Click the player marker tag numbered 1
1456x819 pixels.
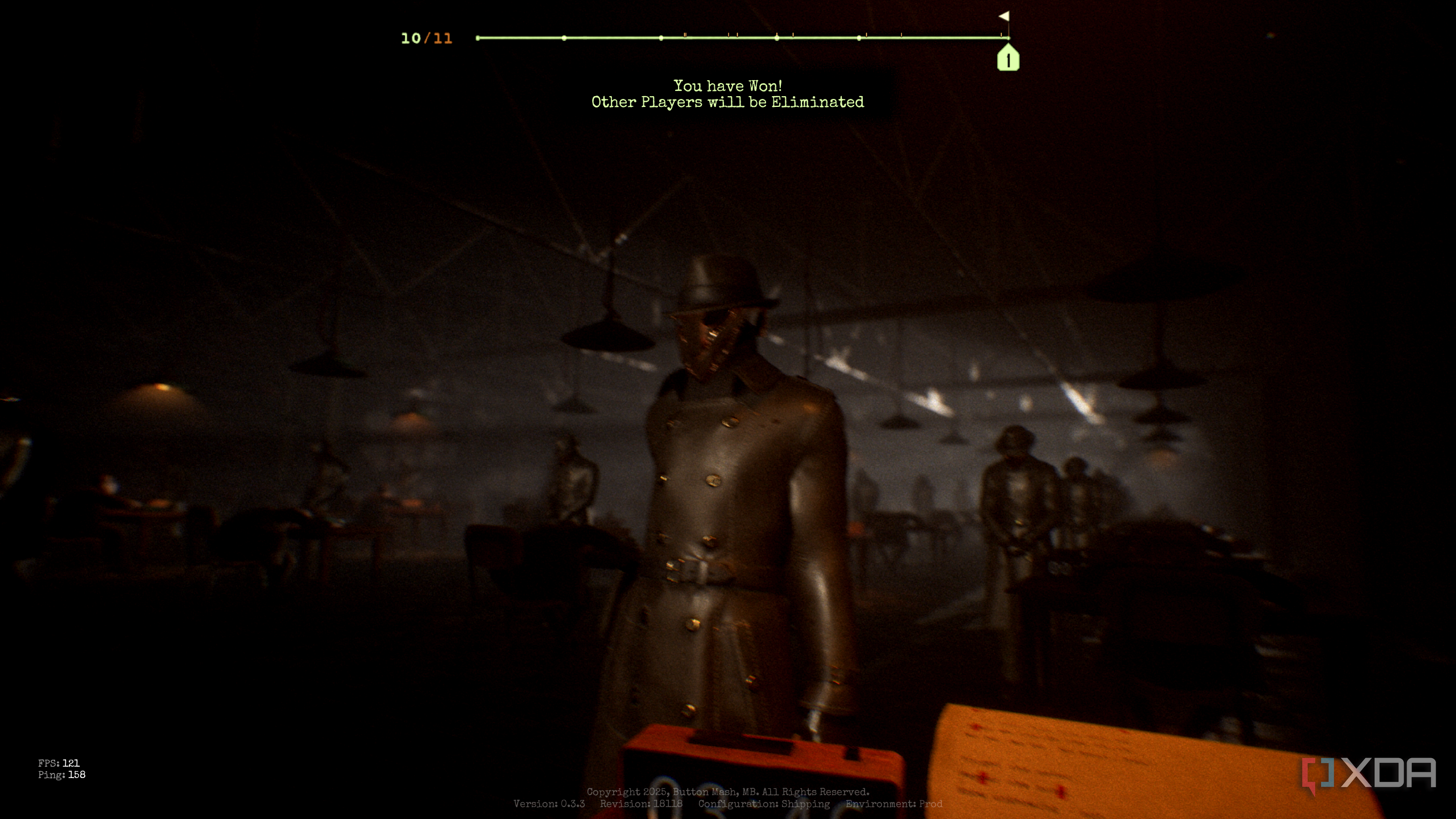pyautogui.click(x=1008, y=59)
